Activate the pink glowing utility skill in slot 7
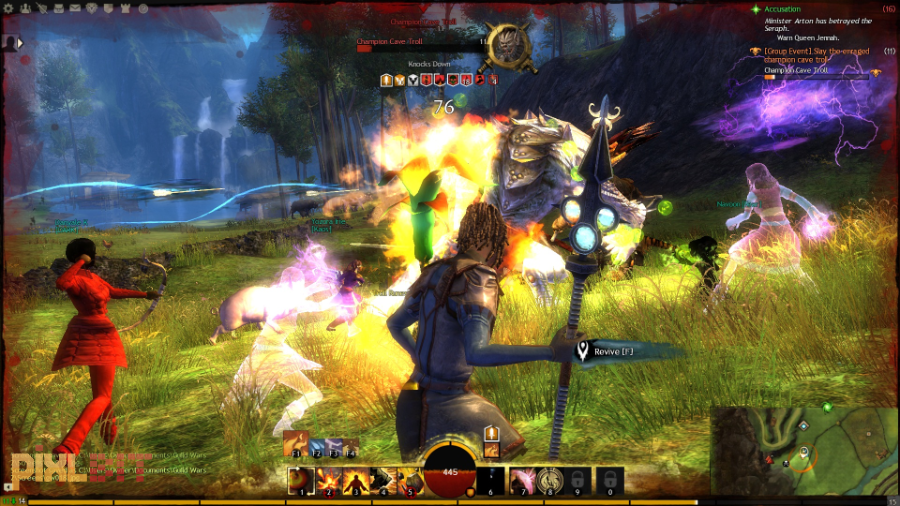The height and width of the screenshot is (506, 900). pos(522,480)
